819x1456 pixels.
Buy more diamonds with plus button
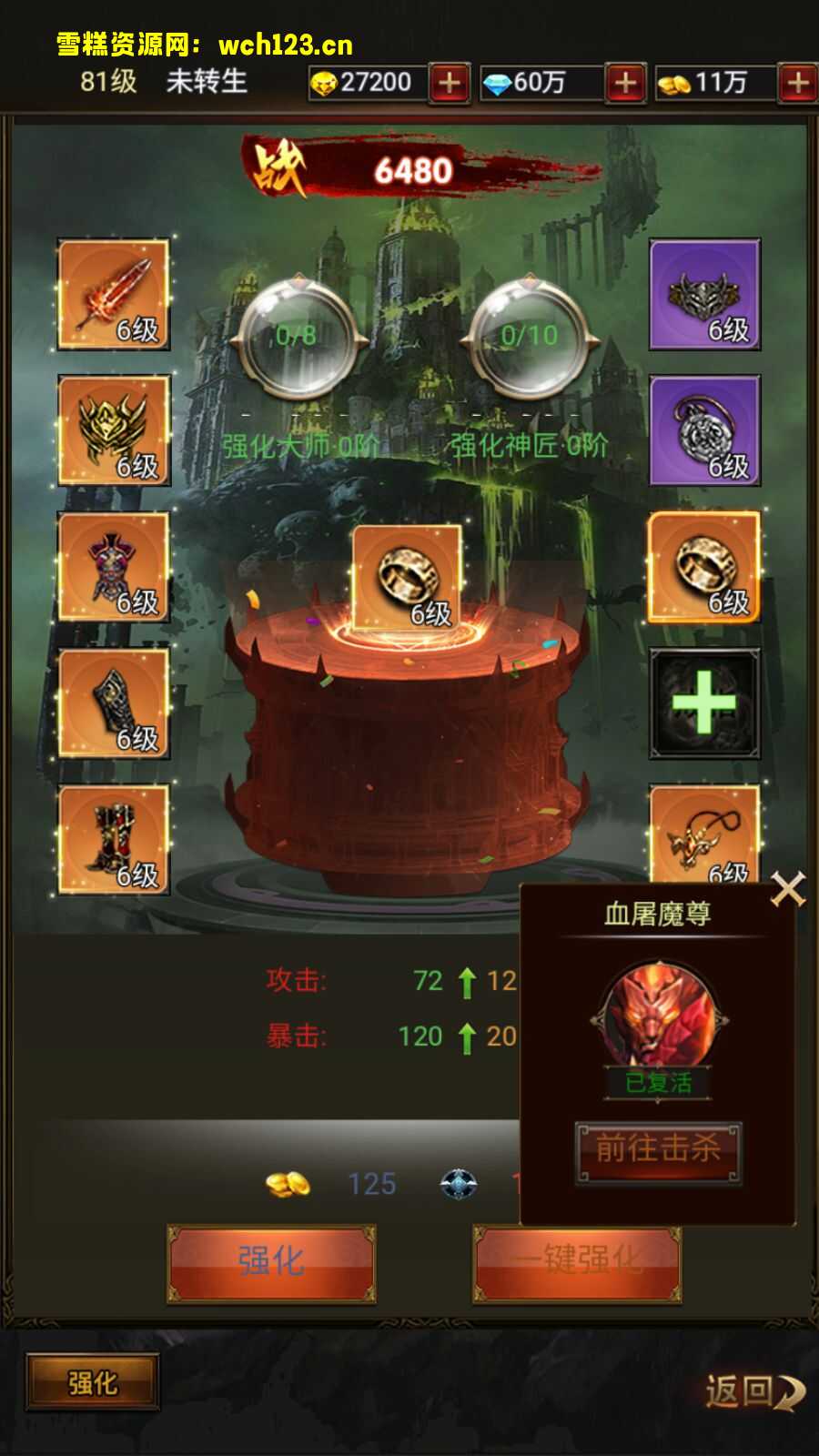coord(625,83)
